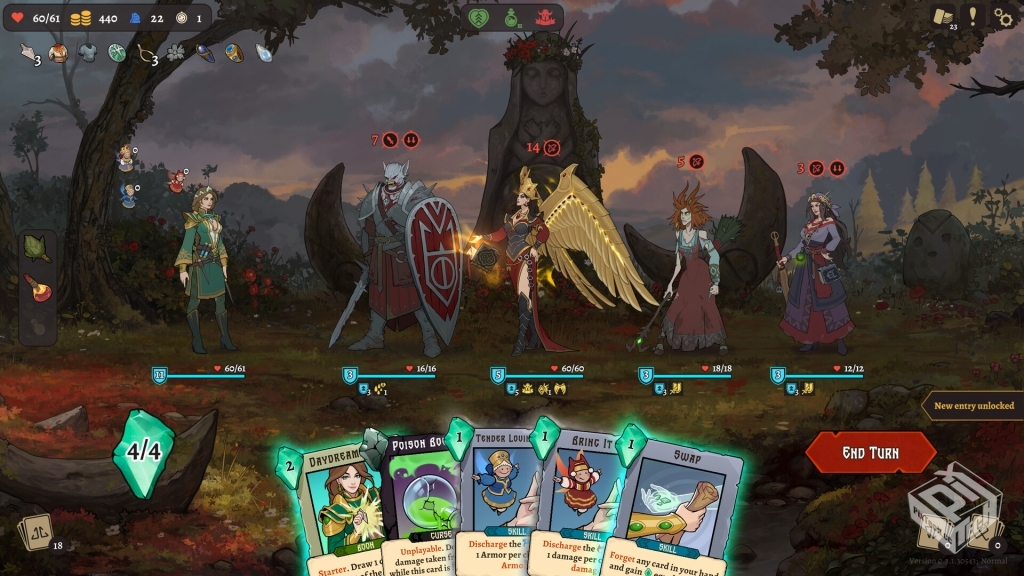View the full deck of cards

943,16
